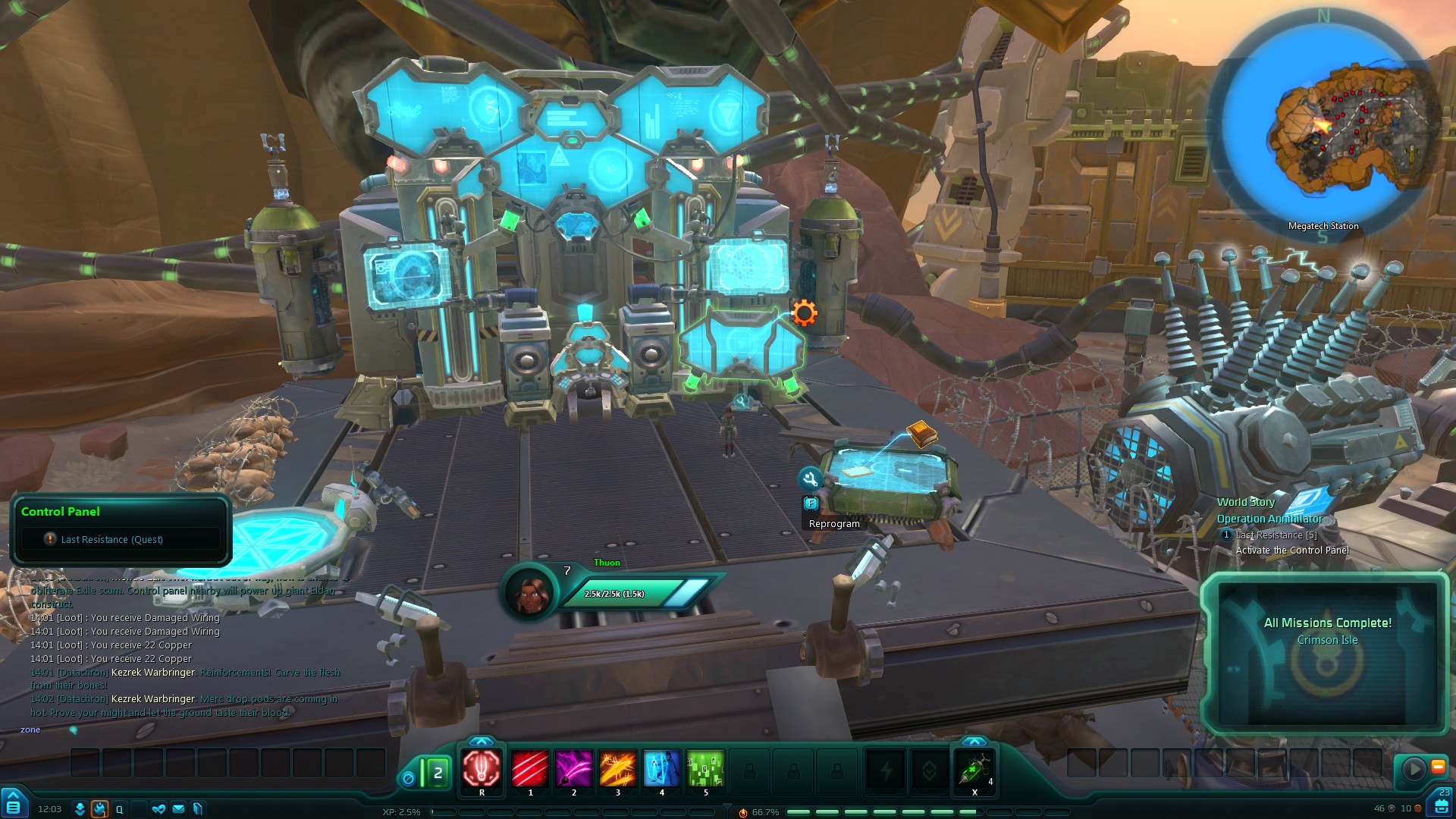Use the red slash ability in slot 1

(x=530, y=768)
